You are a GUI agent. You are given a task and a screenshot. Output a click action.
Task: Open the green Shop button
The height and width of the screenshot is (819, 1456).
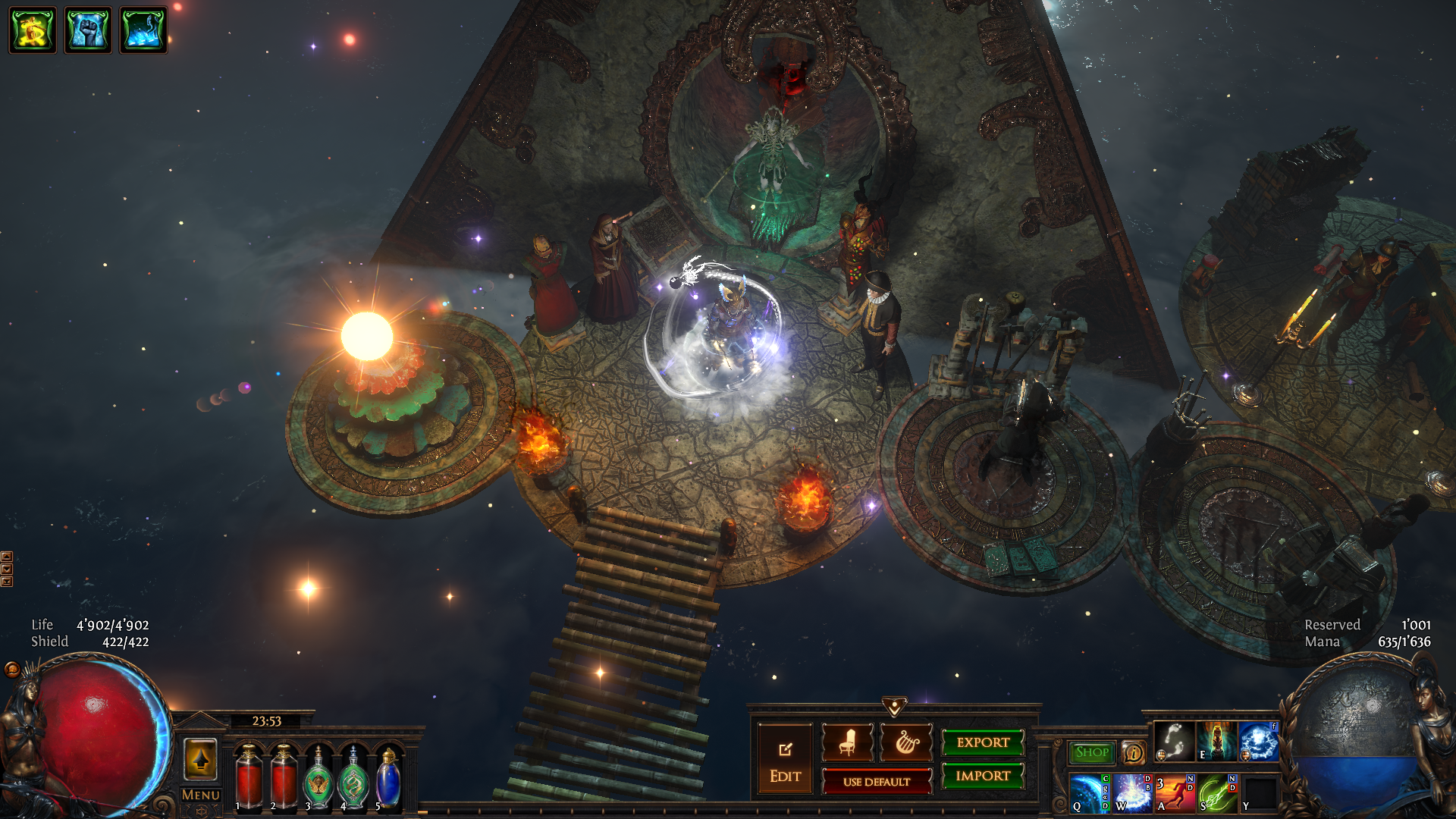click(1092, 752)
